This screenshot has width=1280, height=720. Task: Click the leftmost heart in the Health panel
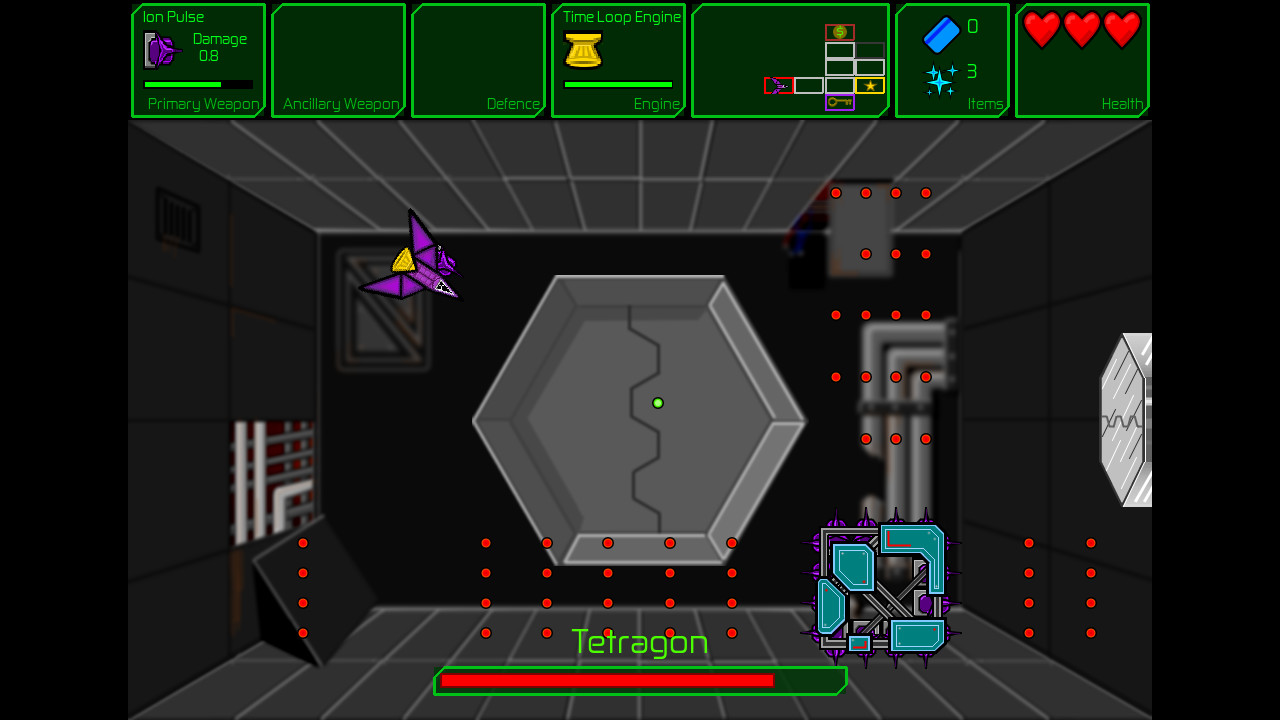click(x=1040, y=30)
